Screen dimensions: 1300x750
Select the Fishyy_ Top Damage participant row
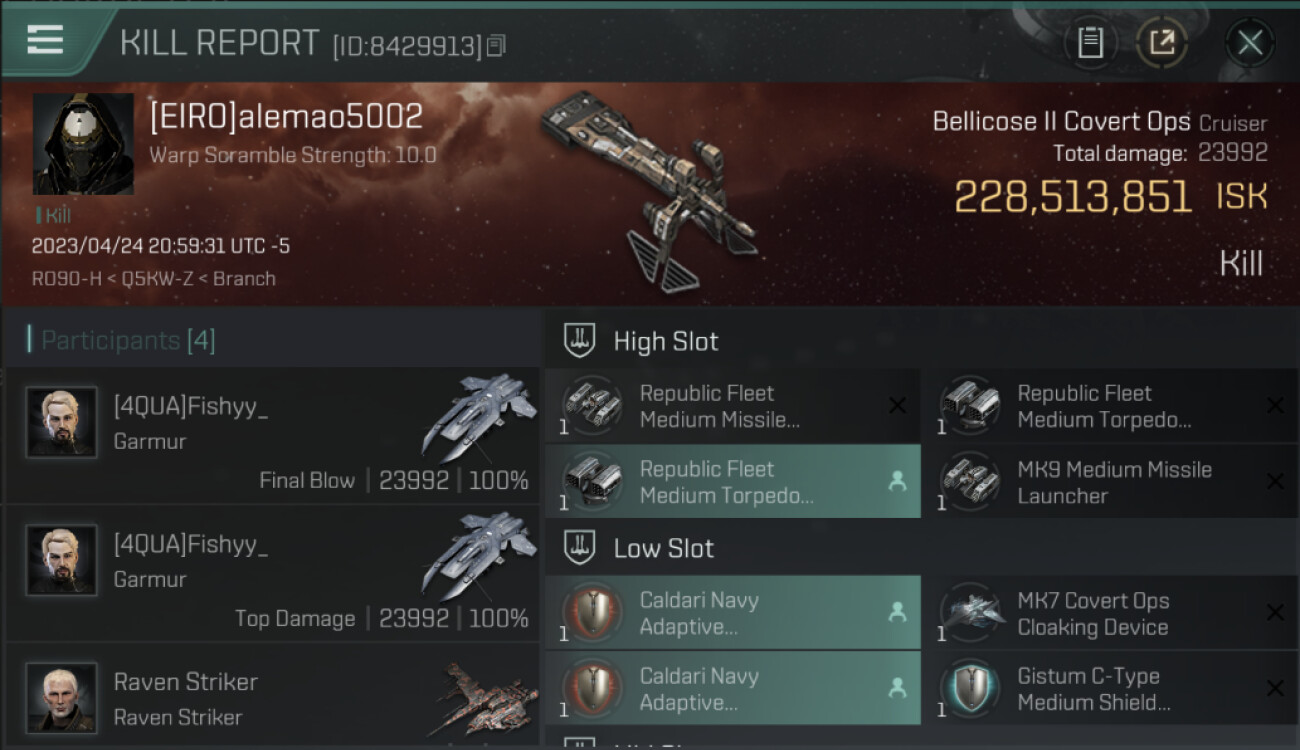[x=272, y=574]
